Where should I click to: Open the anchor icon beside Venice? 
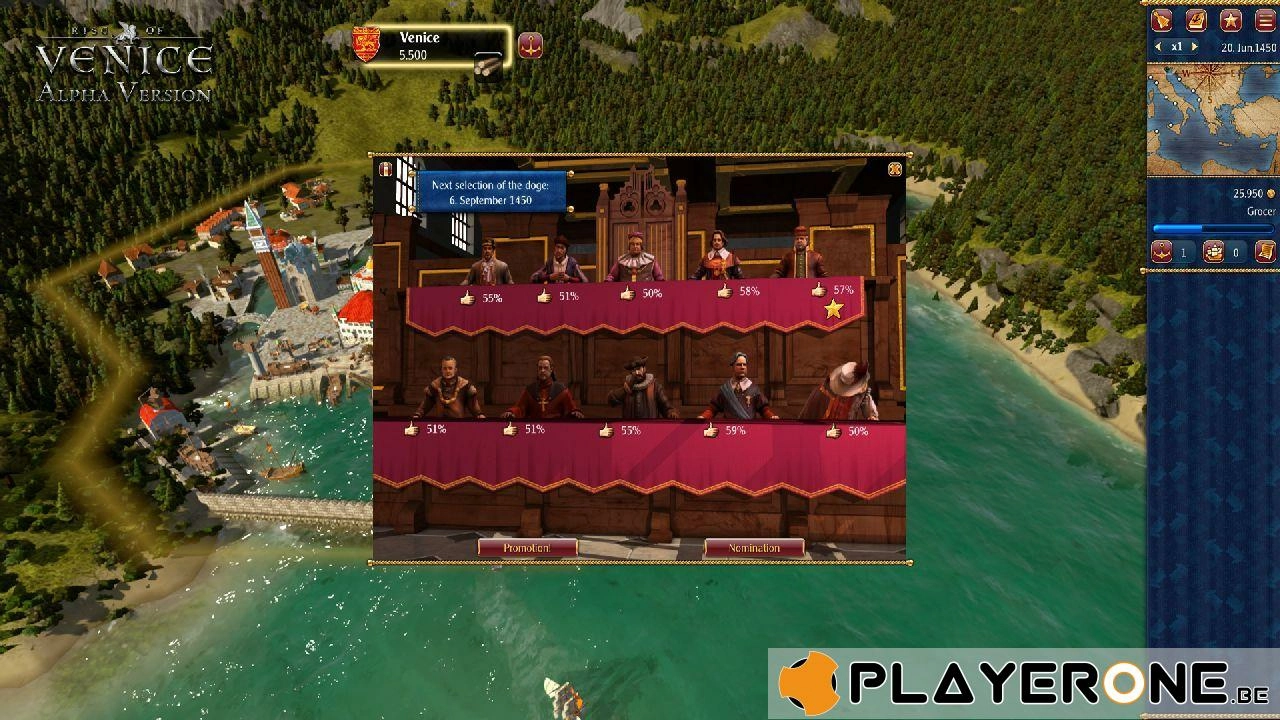pos(530,45)
